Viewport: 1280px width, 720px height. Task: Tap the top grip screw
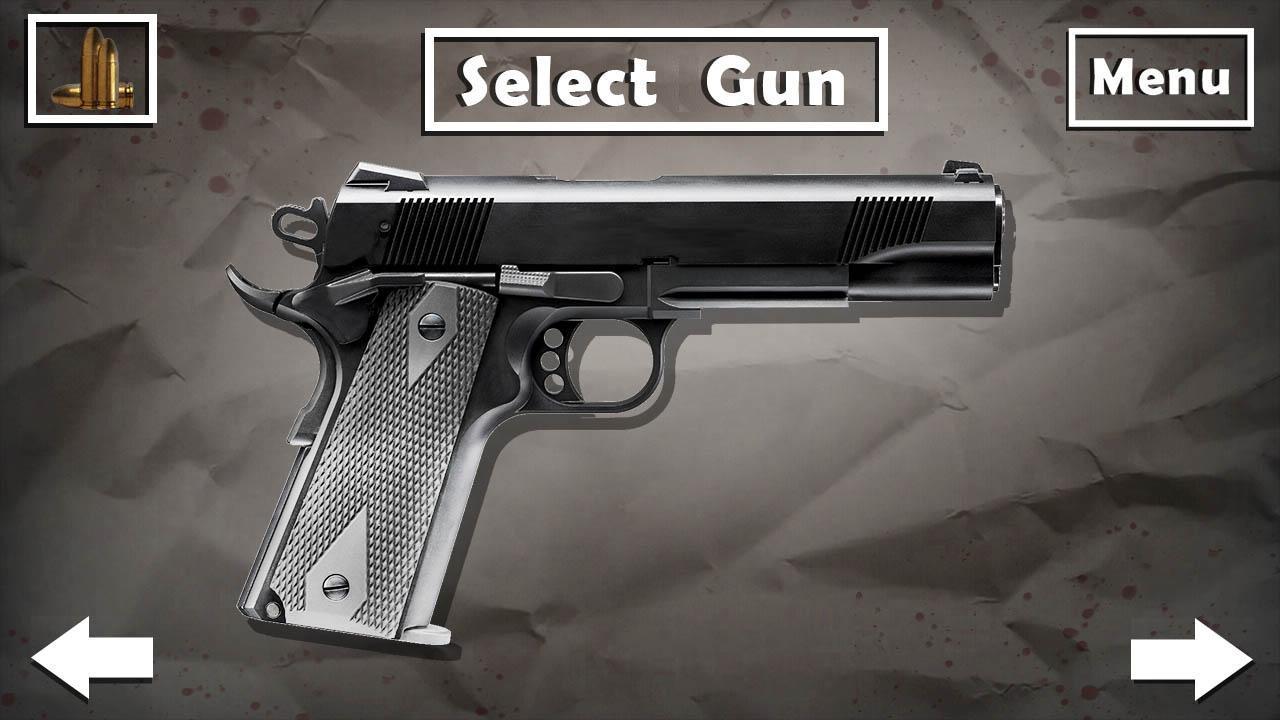click(x=430, y=325)
